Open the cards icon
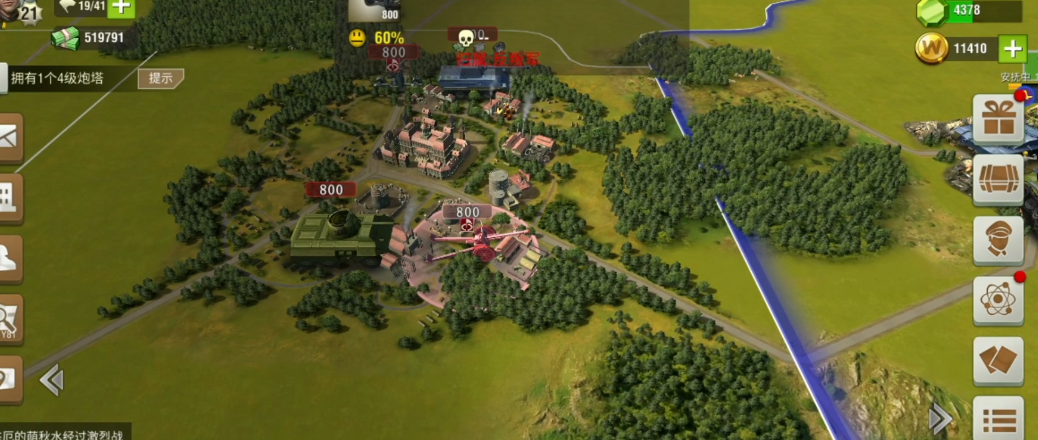 click(x=998, y=361)
